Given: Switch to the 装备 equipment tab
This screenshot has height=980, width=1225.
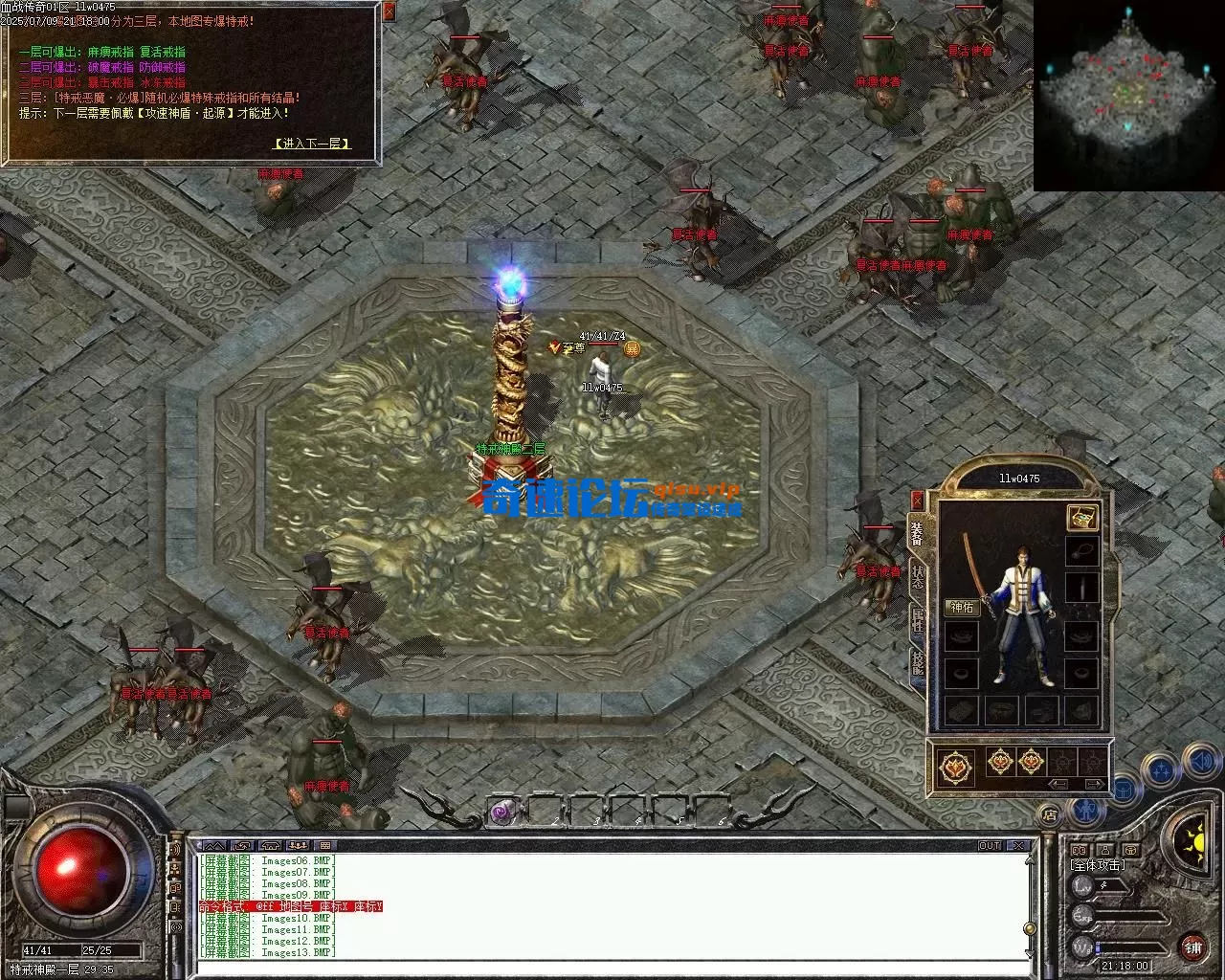Looking at the screenshot, I should pyautogui.click(x=917, y=533).
